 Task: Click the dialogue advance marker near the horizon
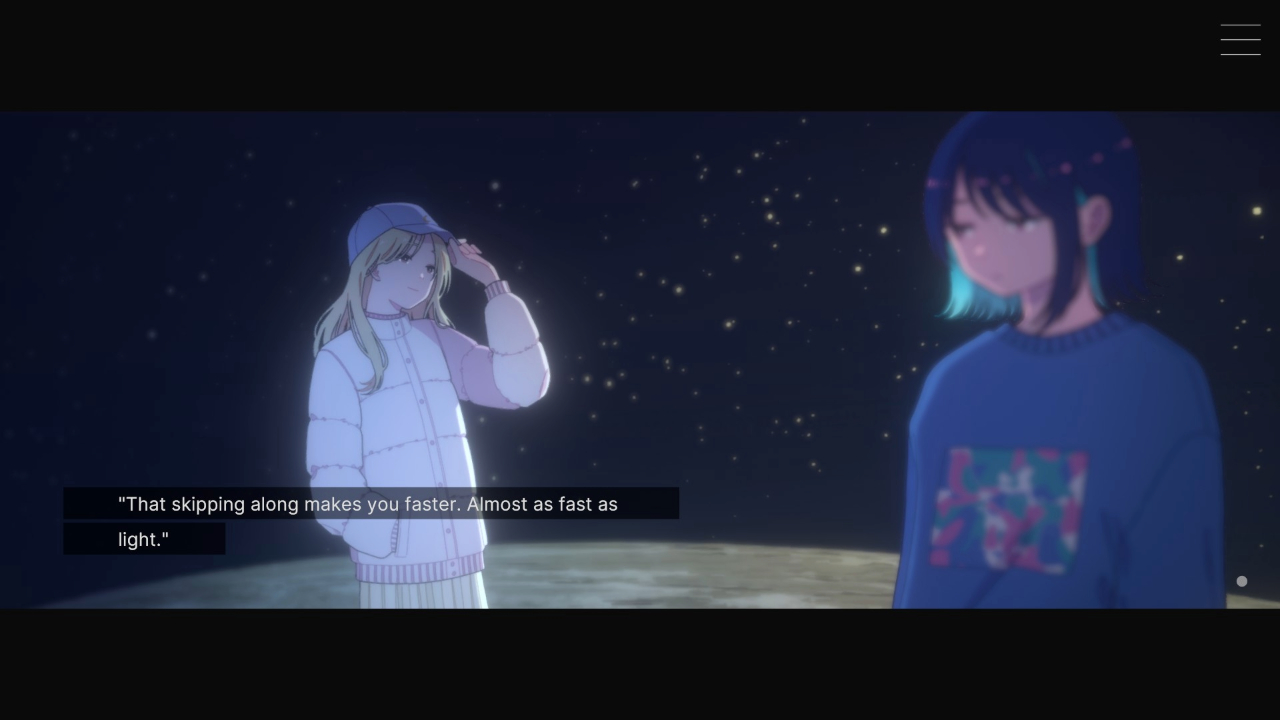pyautogui.click(x=1241, y=580)
